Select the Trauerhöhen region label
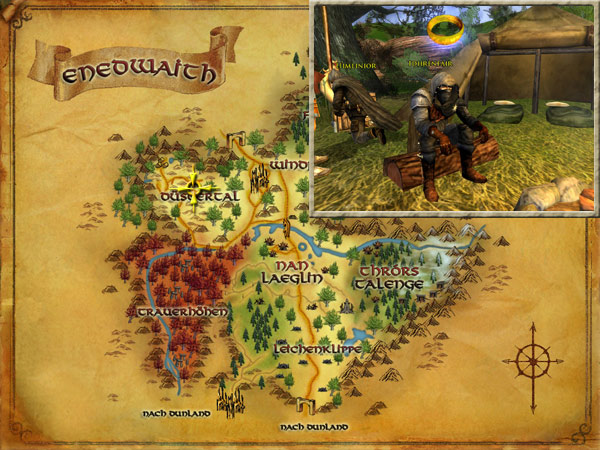This screenshot has height=450, width=600. coord(180,312)
